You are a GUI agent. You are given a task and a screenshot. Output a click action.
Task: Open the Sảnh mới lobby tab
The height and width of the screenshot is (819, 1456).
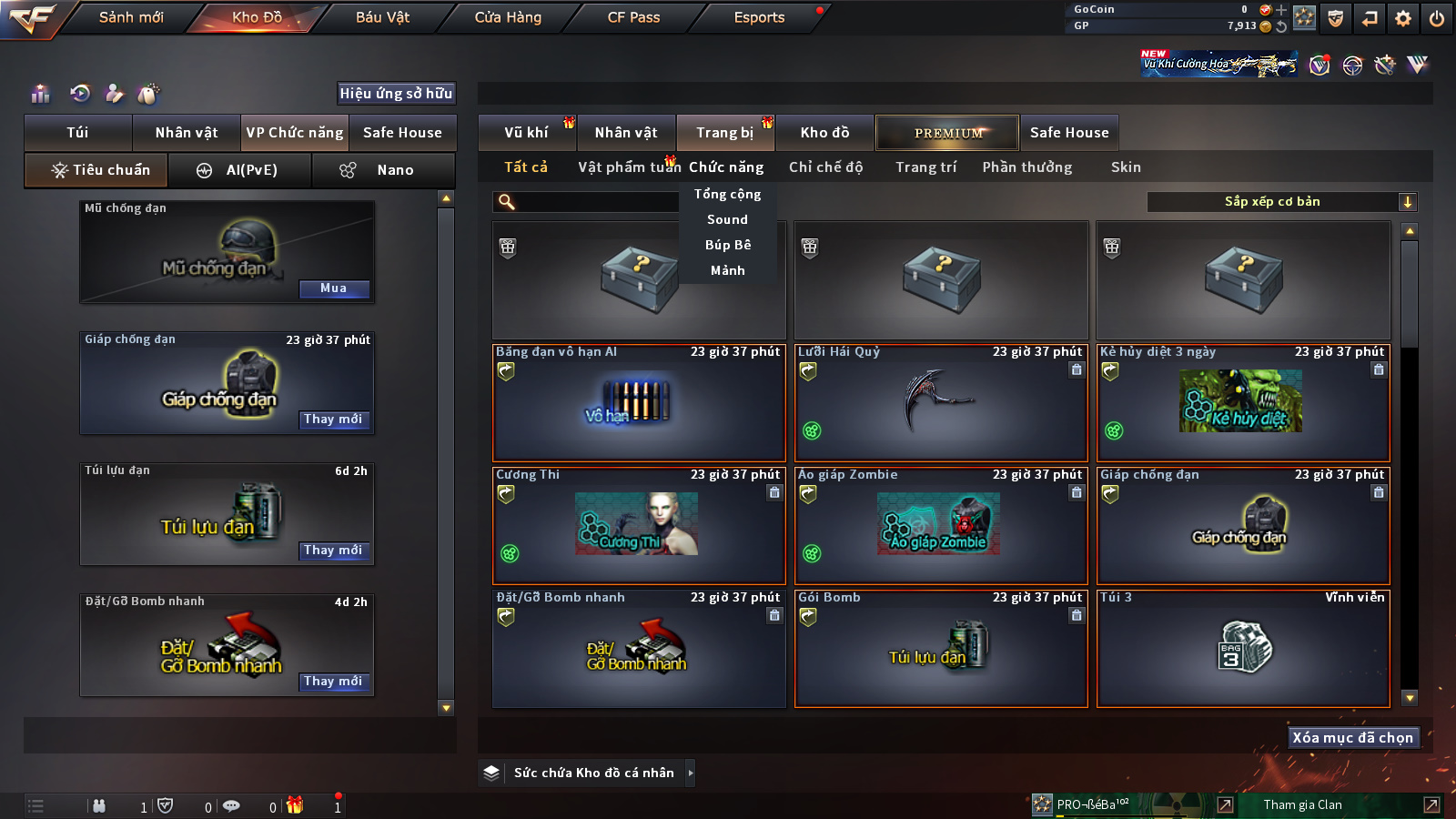[131, 17]
